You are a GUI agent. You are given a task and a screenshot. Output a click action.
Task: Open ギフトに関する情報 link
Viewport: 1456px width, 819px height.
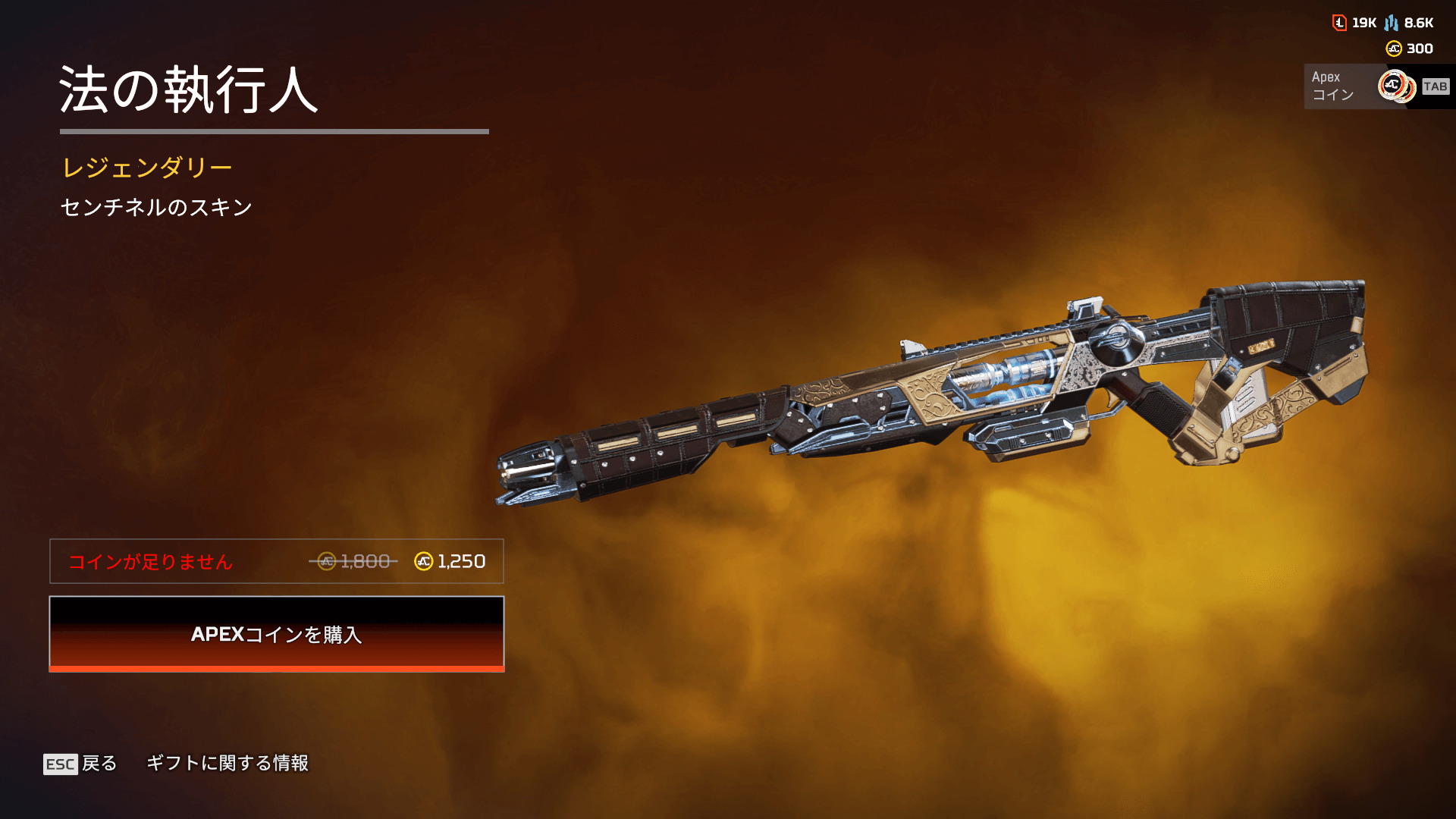click(x=227, y=763)
